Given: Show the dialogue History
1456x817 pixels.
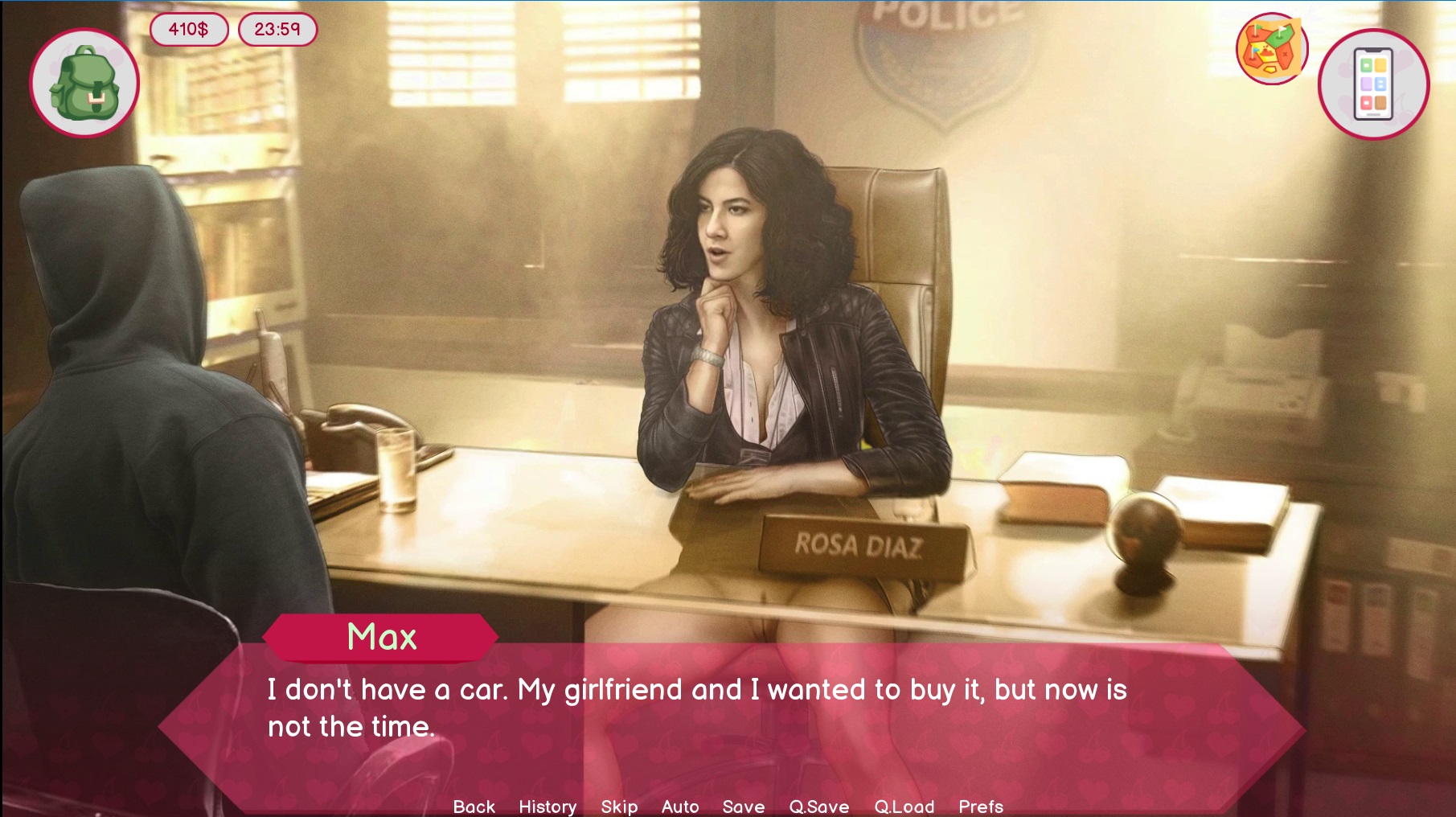Looking at the screenshot, I should click(548, 806).
